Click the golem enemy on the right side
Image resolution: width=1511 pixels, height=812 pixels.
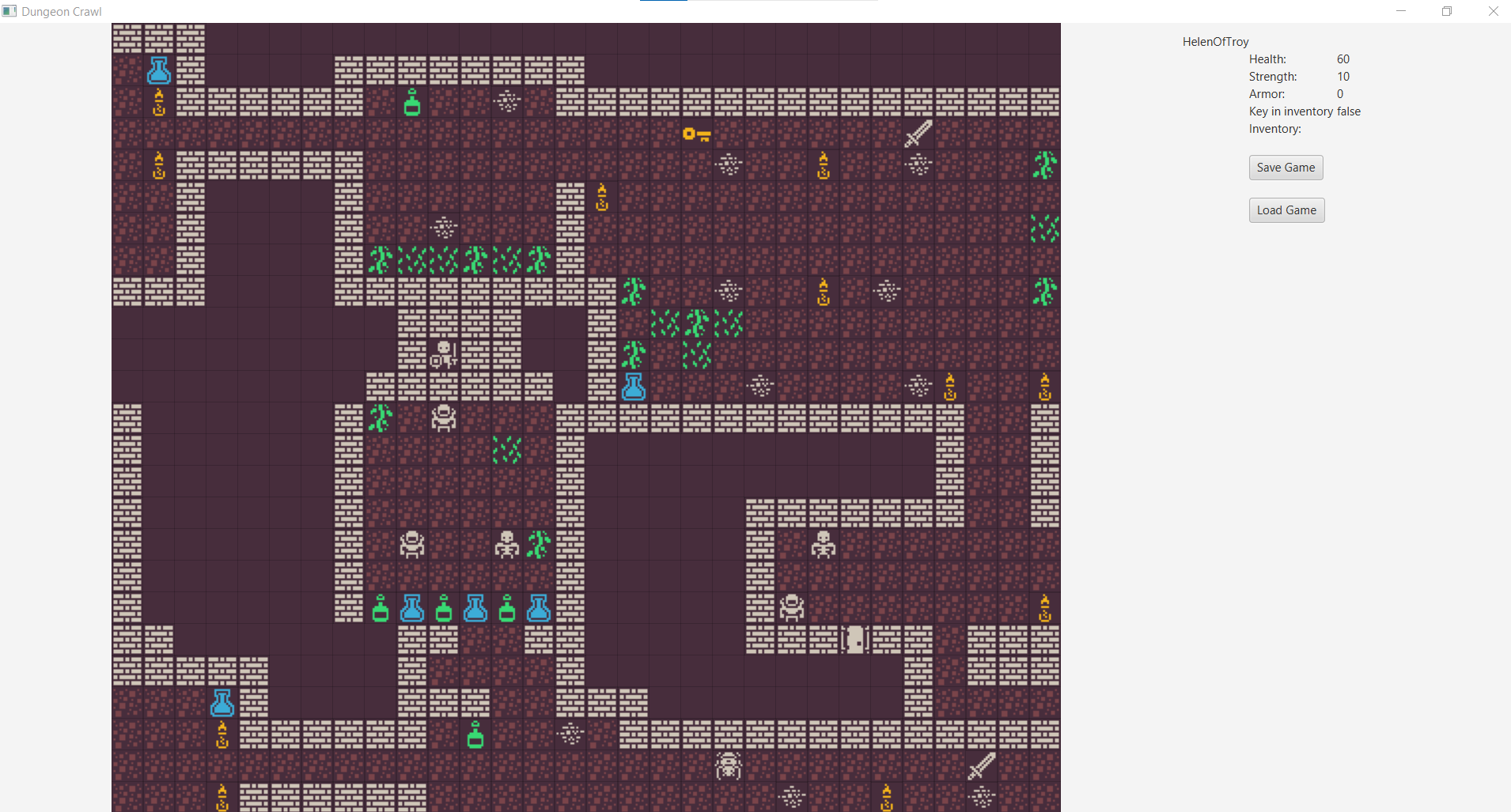[793, 607]
